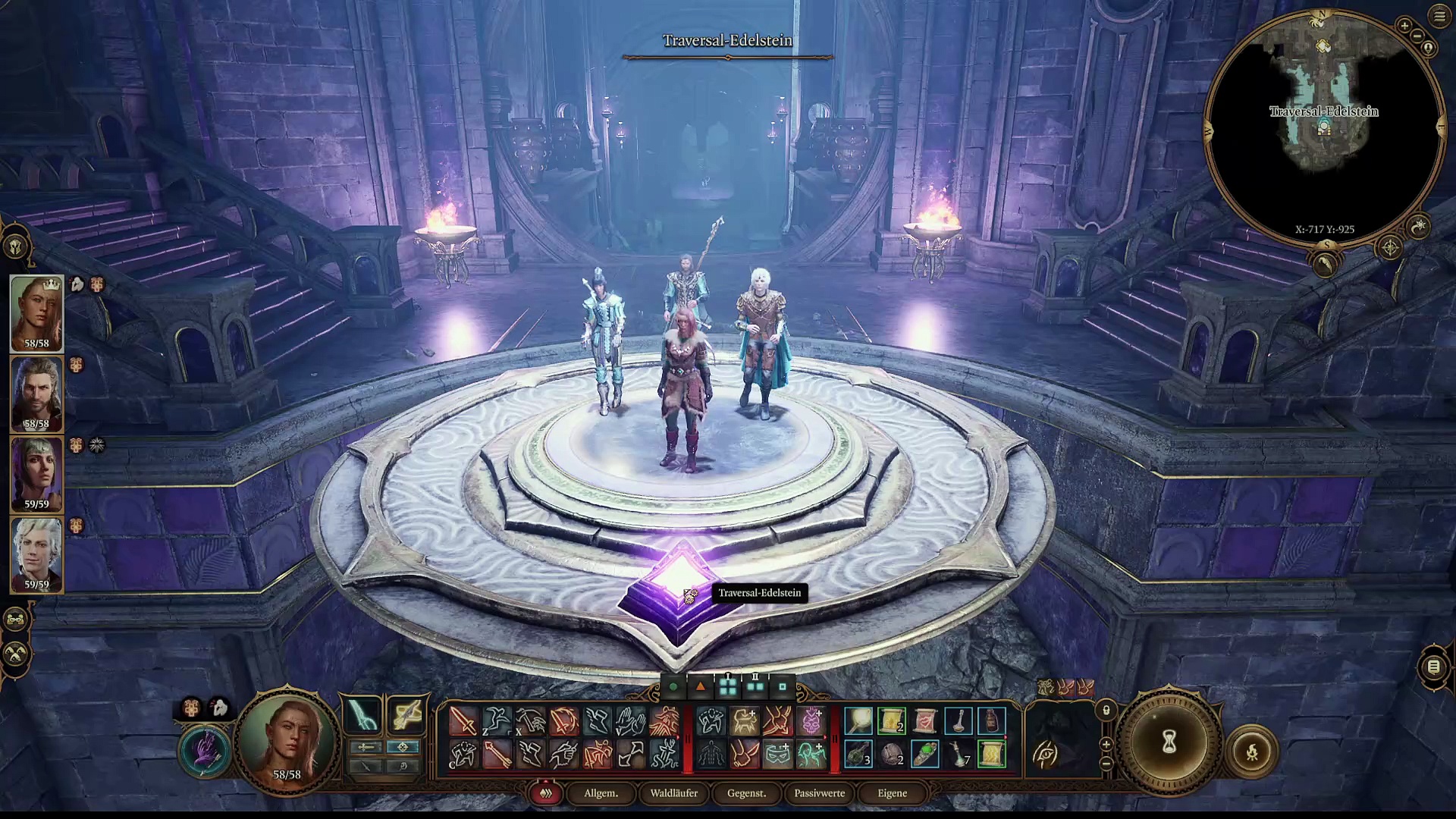Use the main-hand sword attack icon
This screenshot has height=819, width=1456.
point(463,720)
